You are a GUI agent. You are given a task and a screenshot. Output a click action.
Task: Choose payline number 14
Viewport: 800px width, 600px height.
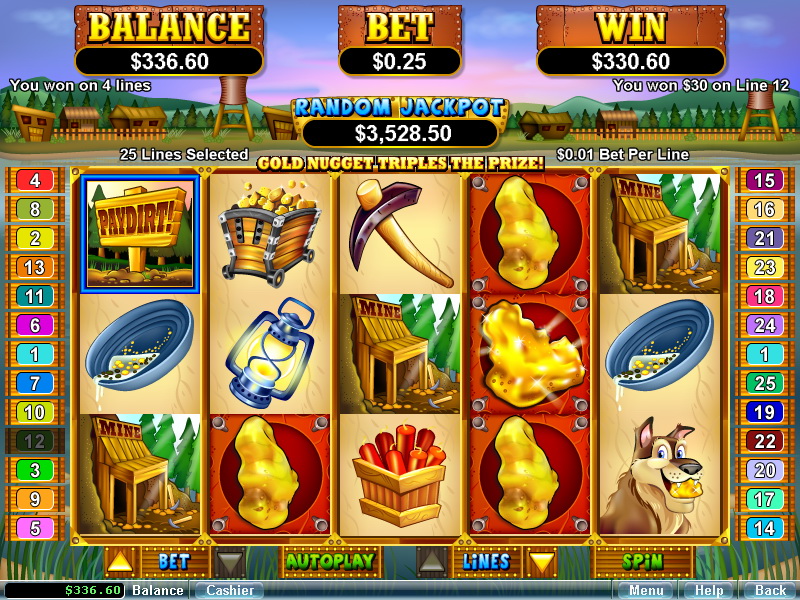765,528
